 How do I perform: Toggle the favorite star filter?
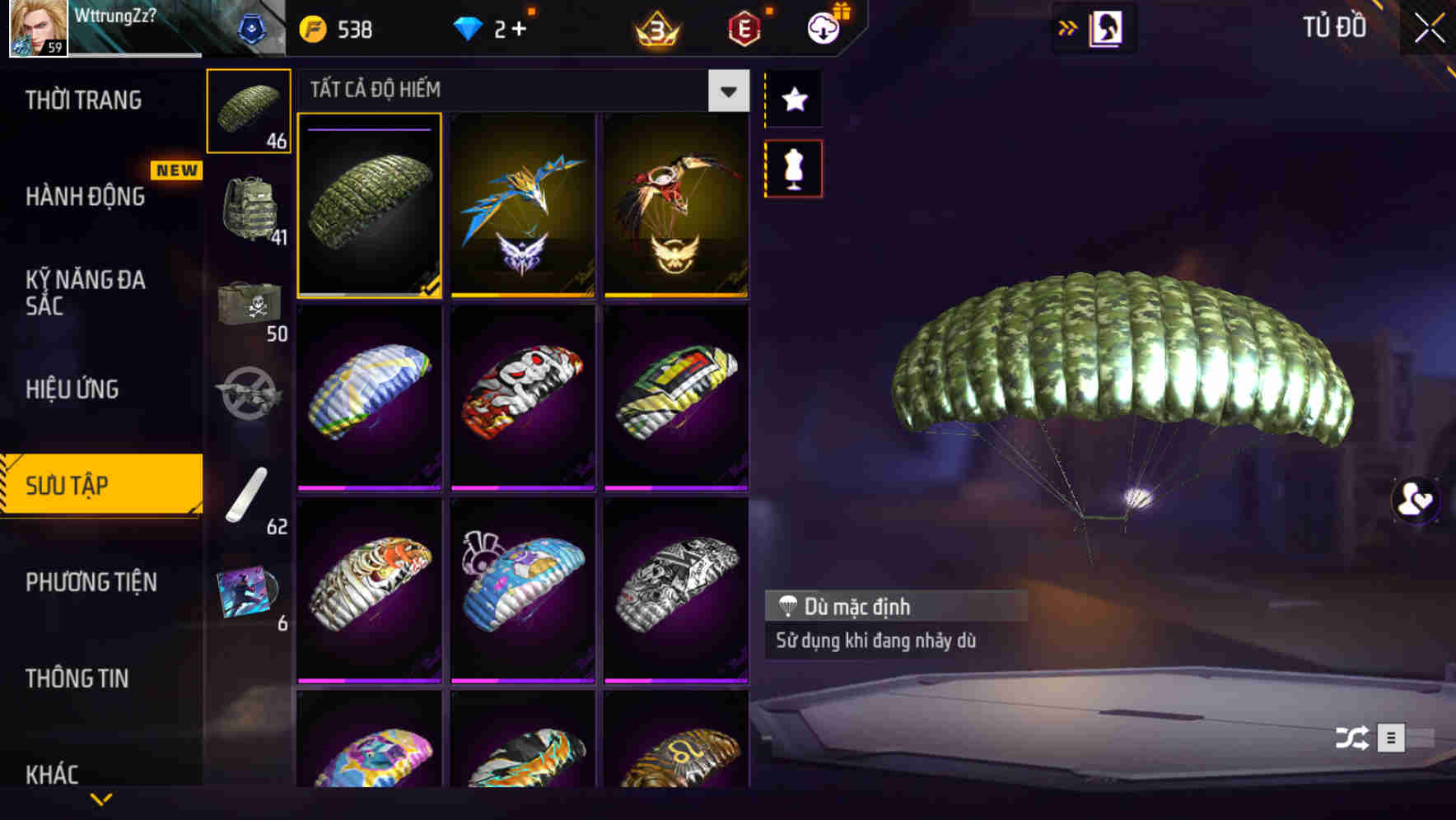(x=794, y=100)
